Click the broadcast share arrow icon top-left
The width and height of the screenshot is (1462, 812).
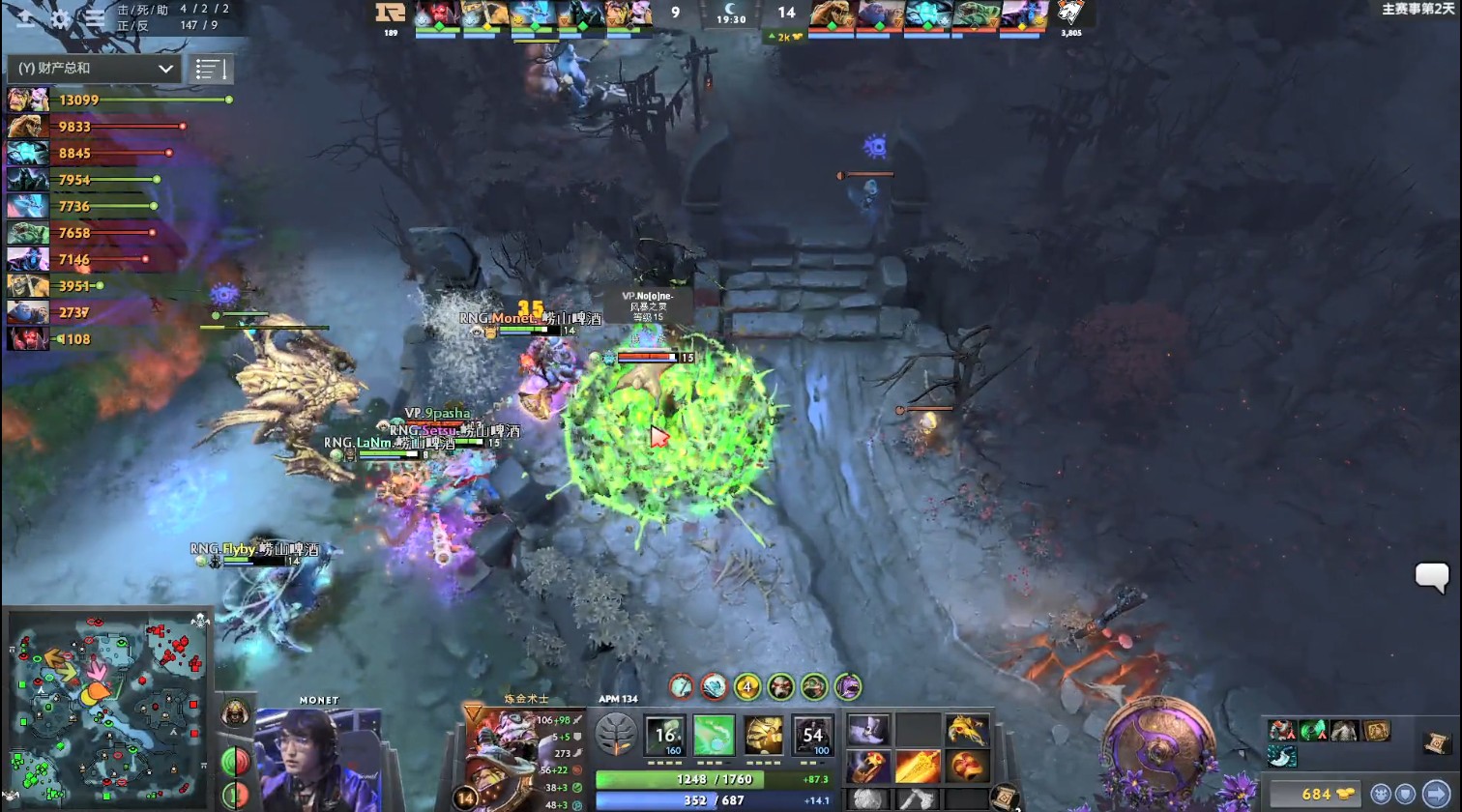25,18
